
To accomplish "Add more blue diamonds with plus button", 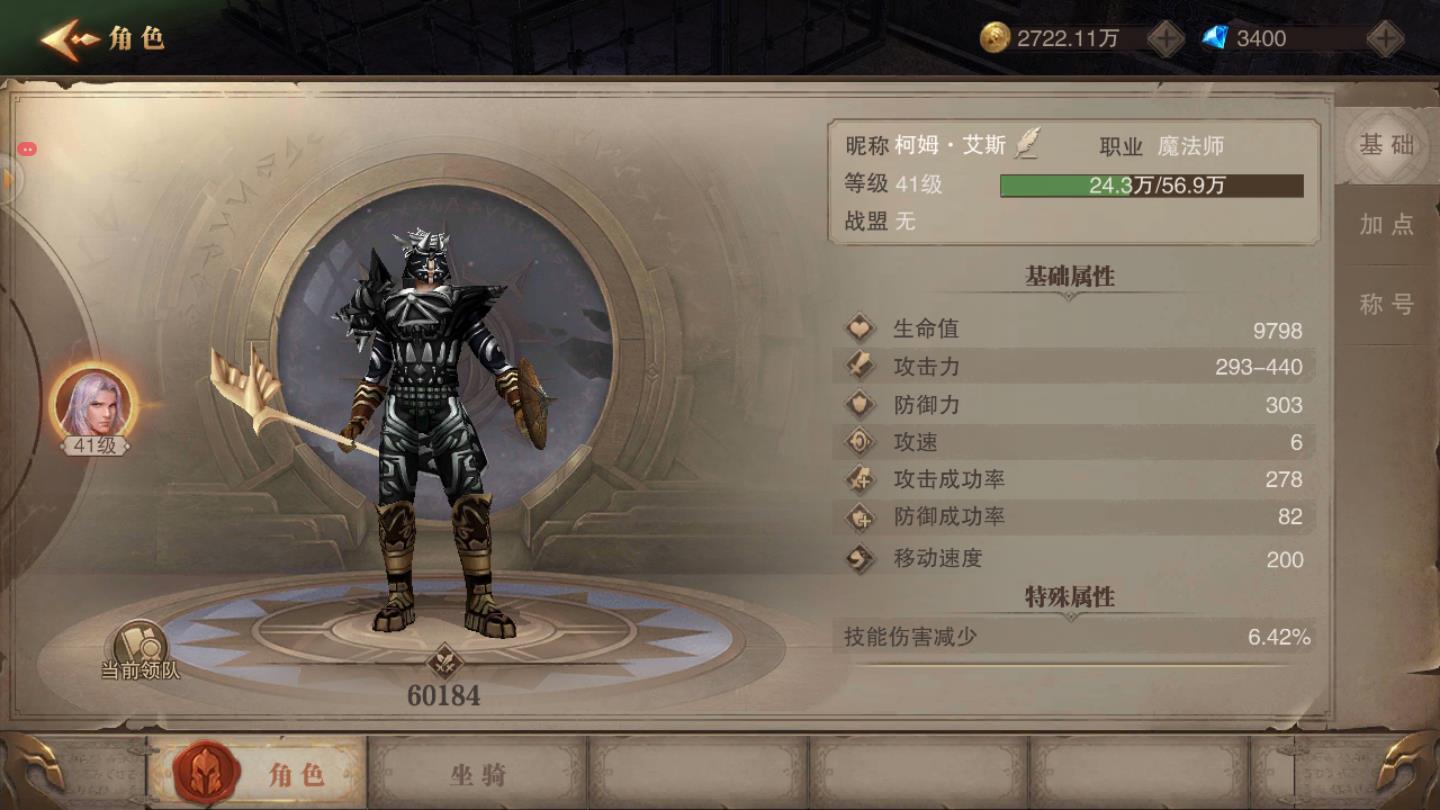I will pyautogui.click(x=1385, y=39).
